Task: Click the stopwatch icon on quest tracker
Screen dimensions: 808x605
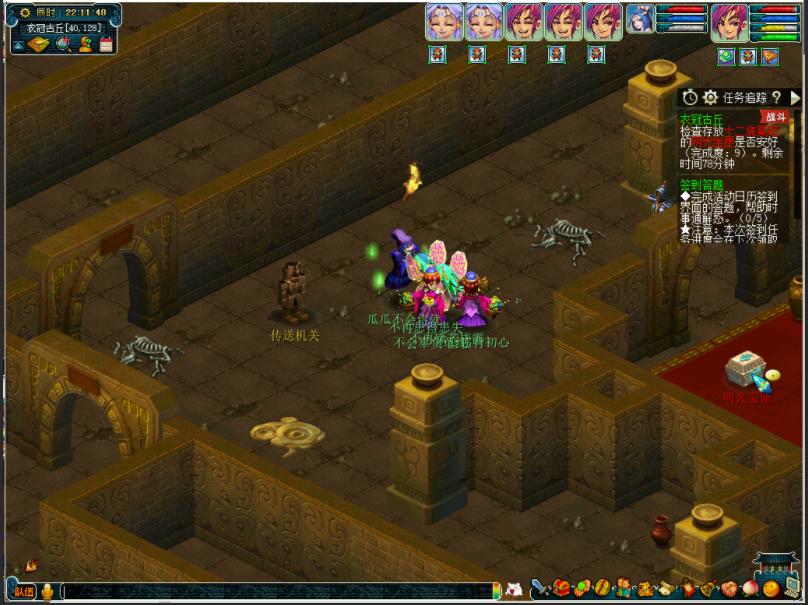Action: click(690, 97)
